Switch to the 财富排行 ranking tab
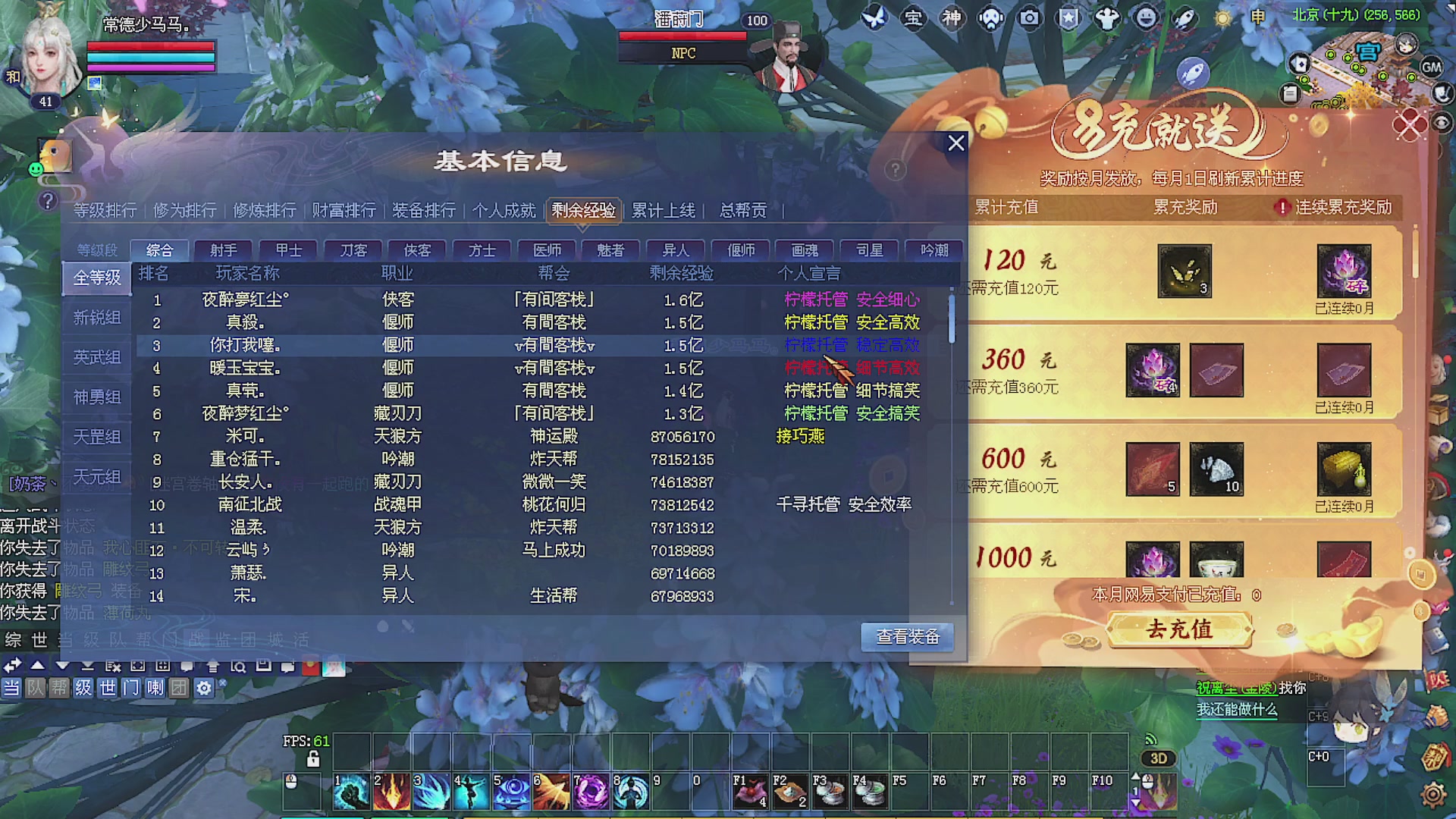1456x819 pixels. coord(344,211)
